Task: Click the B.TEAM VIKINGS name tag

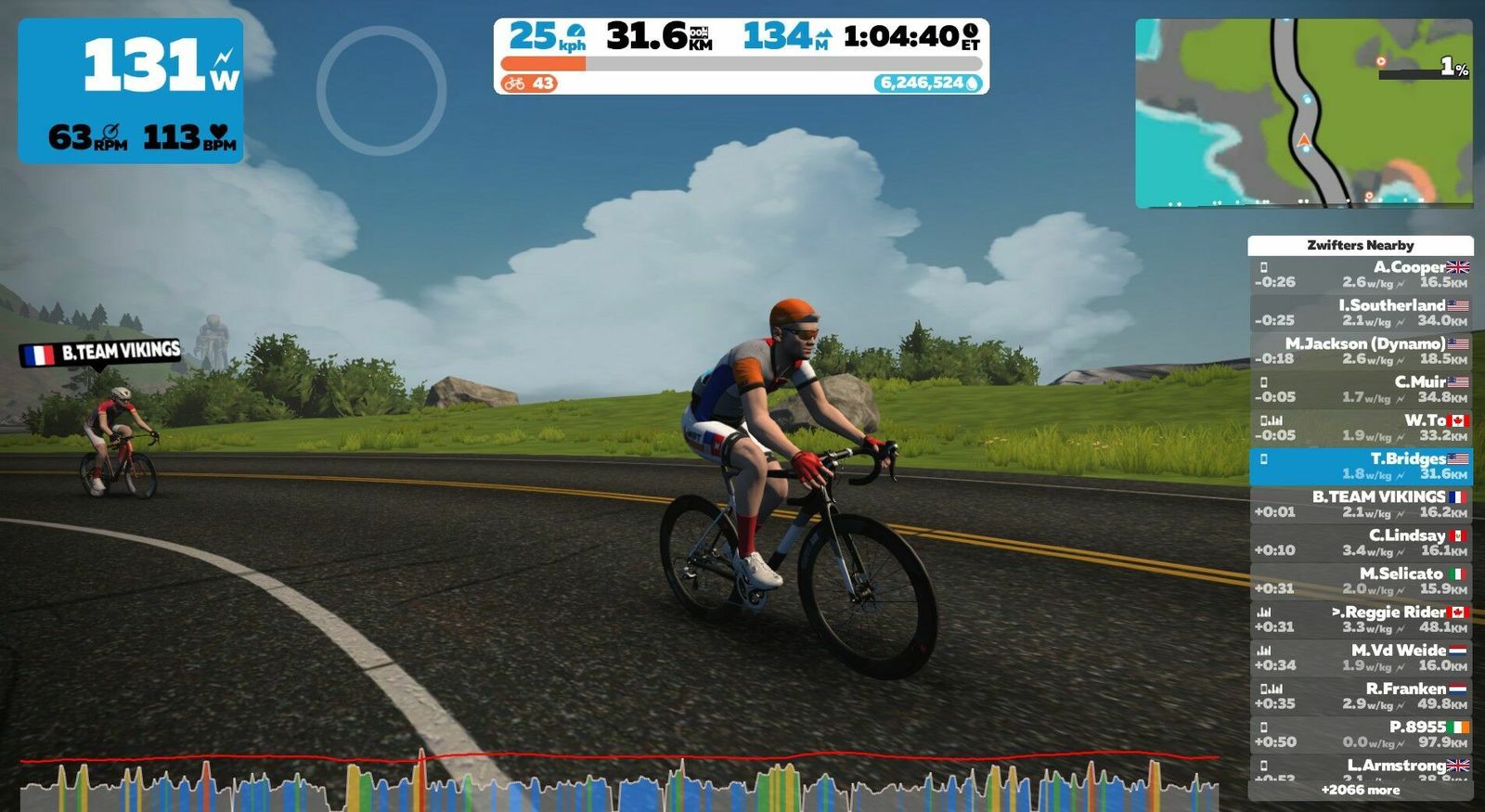Action: (100, 354)
